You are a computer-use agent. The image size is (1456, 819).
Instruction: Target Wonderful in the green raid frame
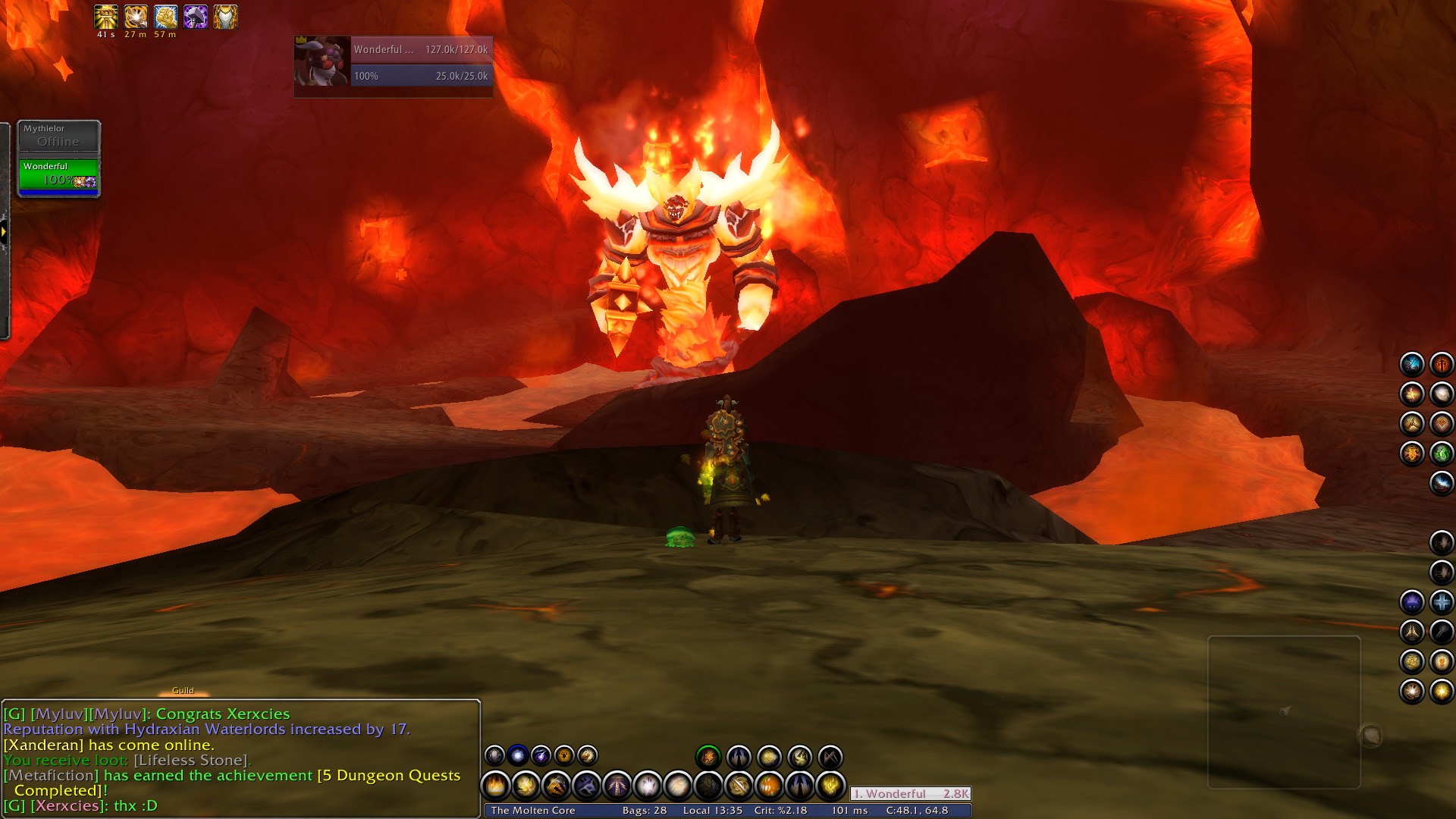tap(58, 174)
